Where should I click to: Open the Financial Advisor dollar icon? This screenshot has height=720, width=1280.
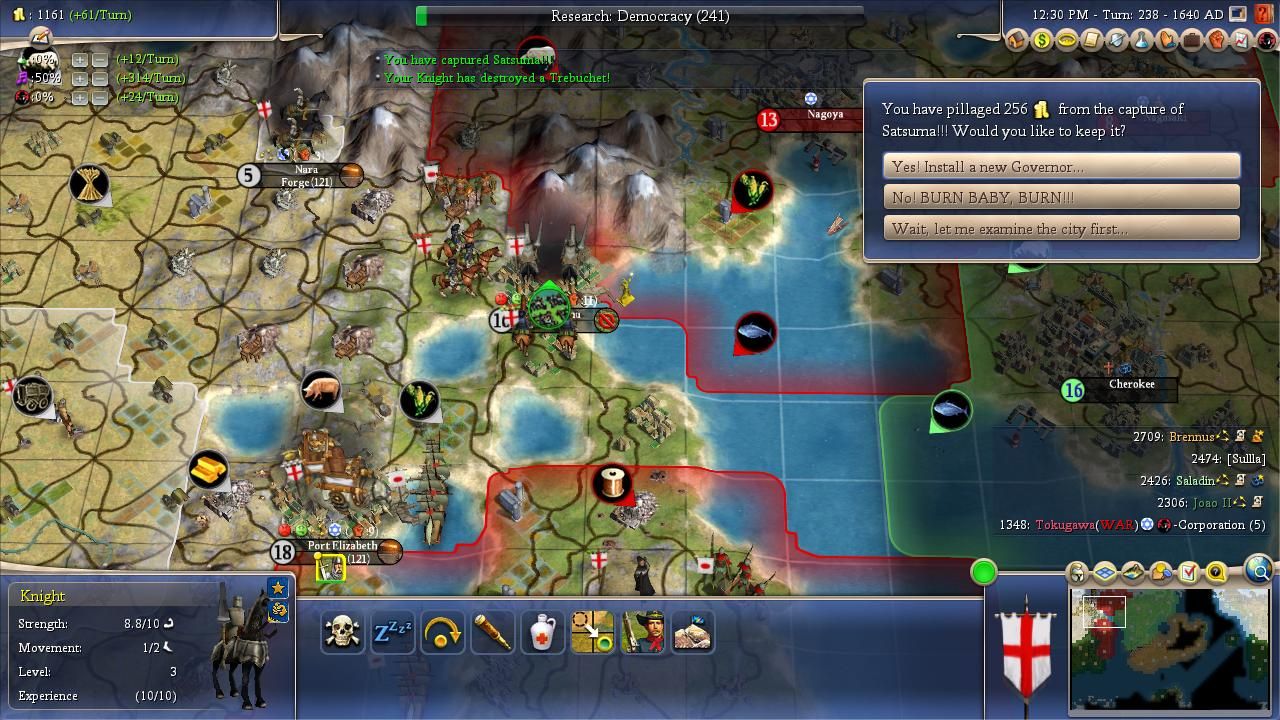(x=1042, y=41)
